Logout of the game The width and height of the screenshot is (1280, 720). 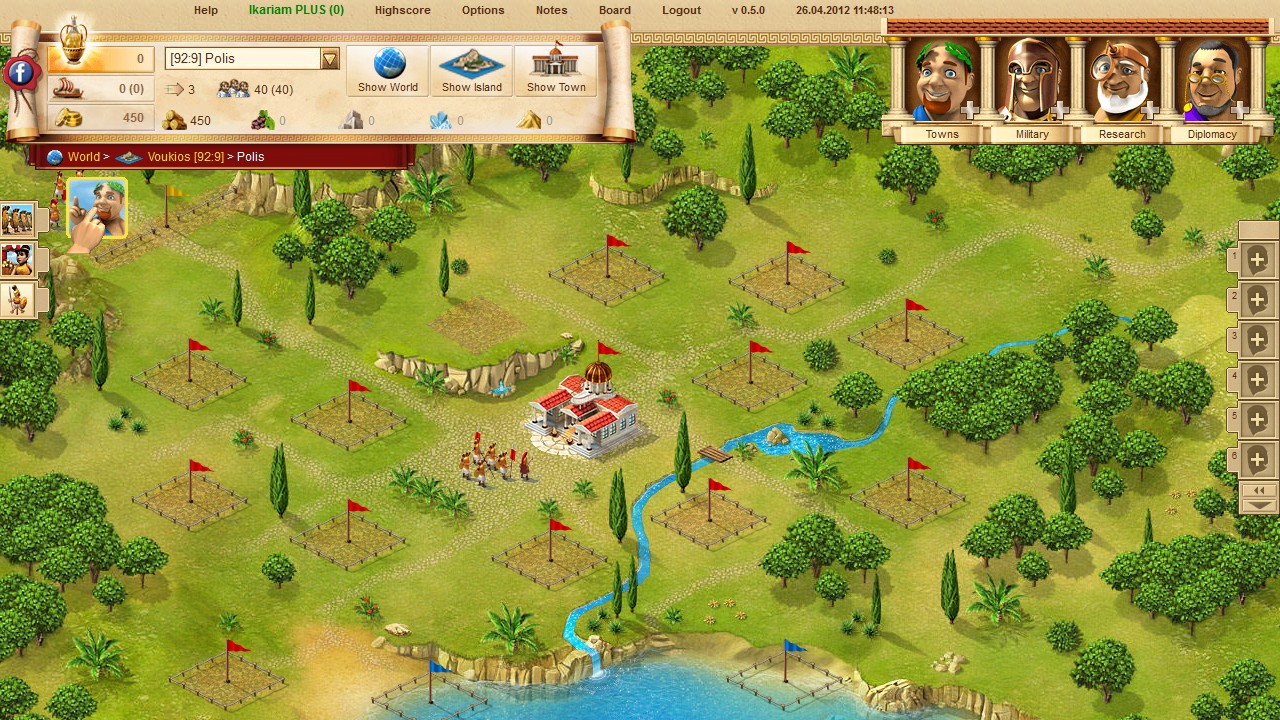click(x=681, y=10)
